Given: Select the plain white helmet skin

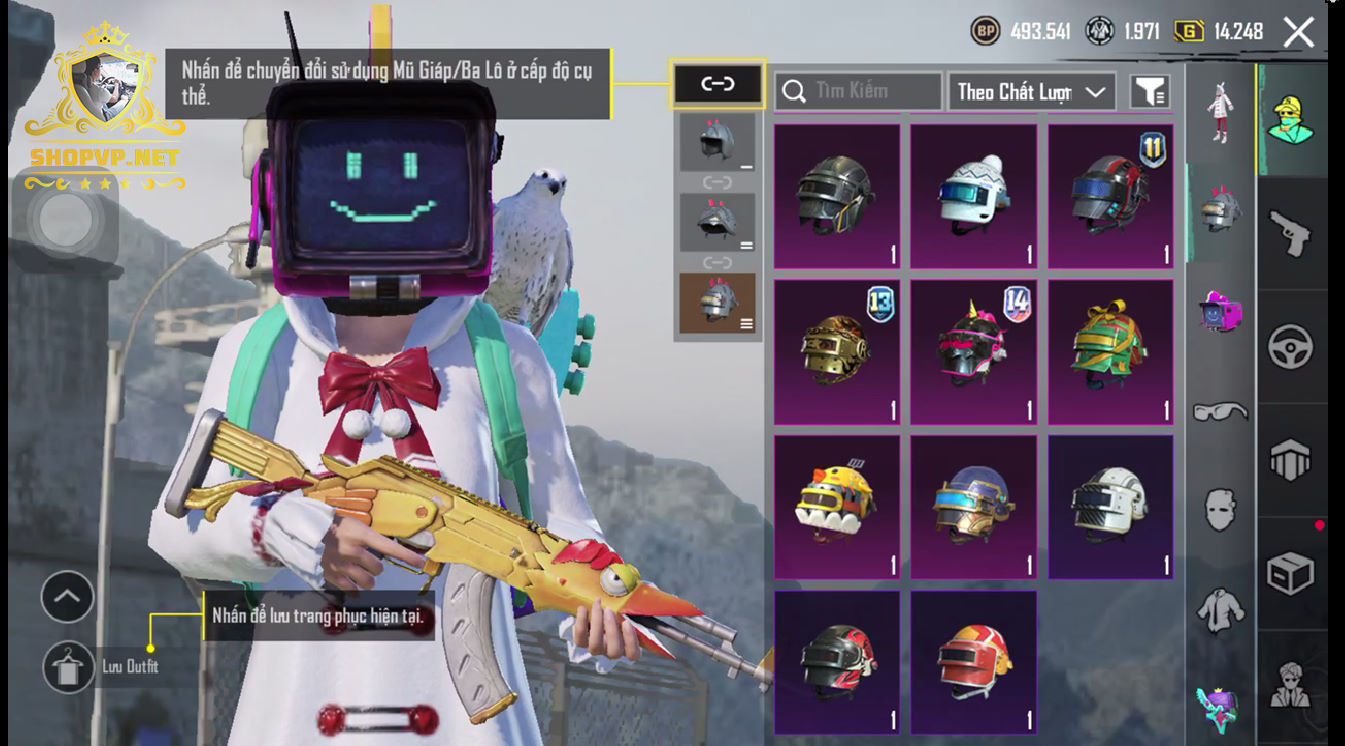Looking at the screenshot, I should pyautogui.click(x=1110, y=506).
